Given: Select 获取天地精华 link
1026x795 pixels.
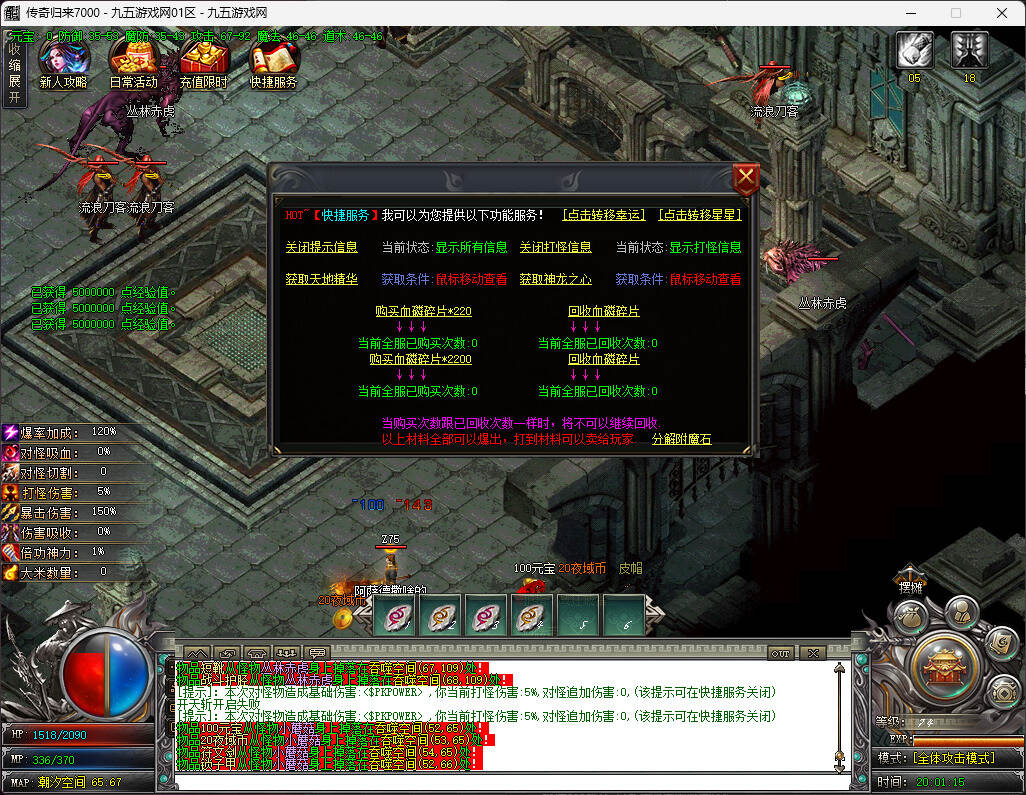Looking at the screenshot, I should 321,279.
